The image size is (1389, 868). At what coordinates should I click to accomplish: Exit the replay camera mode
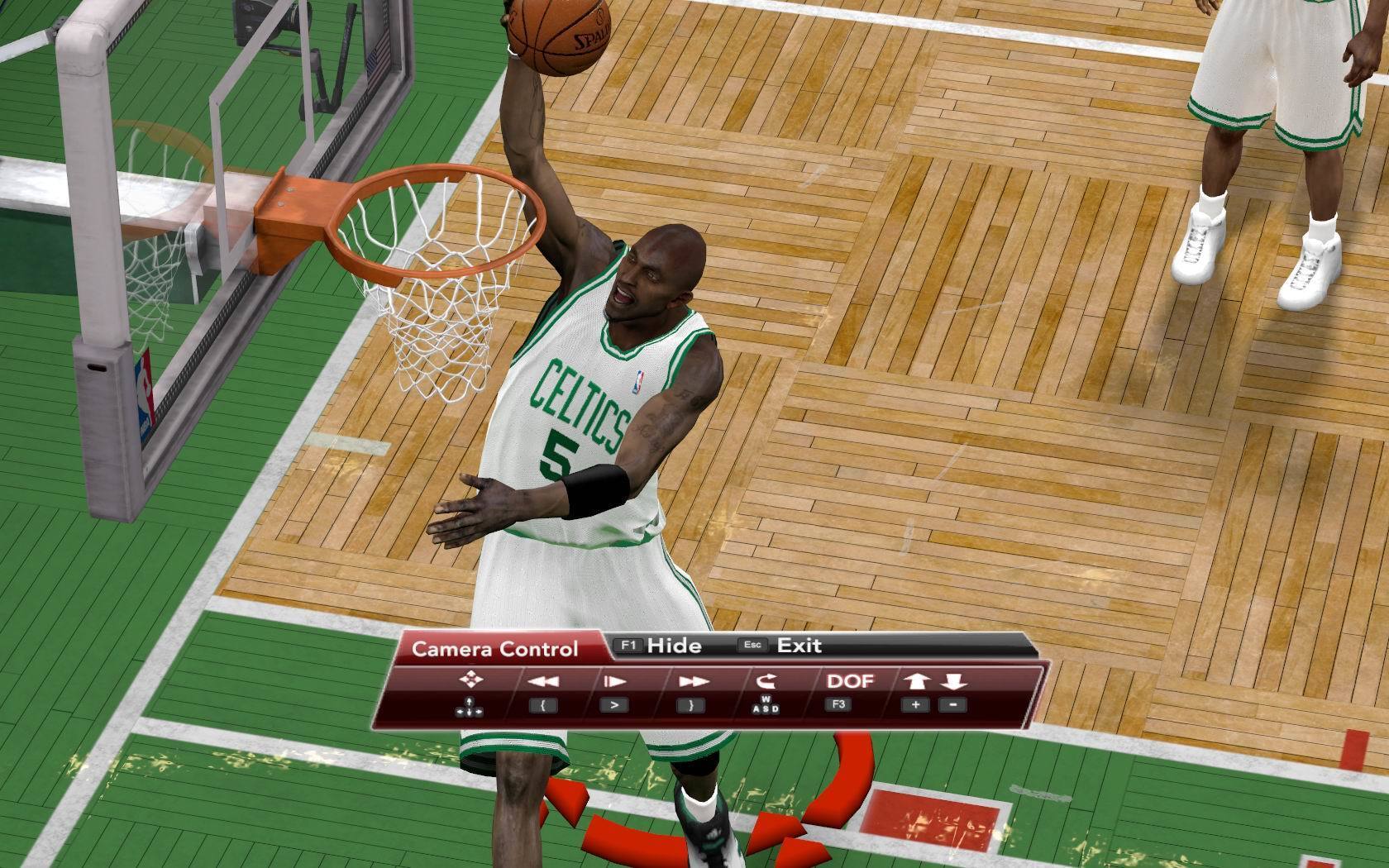[798, 646]
